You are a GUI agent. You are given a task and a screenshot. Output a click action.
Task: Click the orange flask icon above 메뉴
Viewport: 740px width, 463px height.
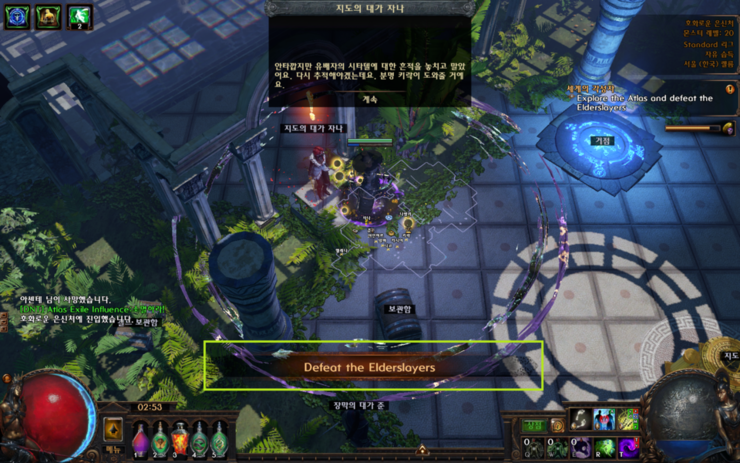113,428
